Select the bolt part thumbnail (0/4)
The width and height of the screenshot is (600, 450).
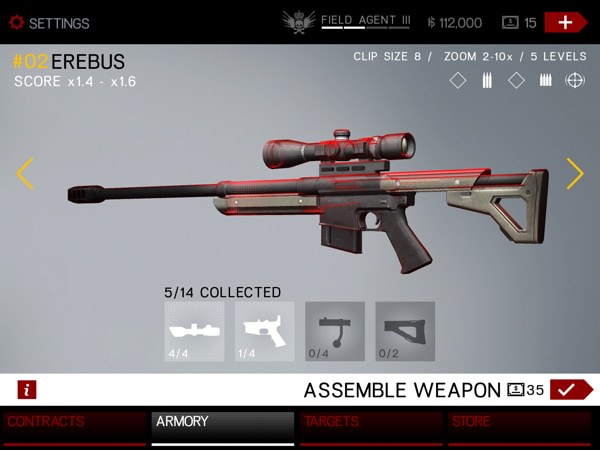(x=335, y=331)
